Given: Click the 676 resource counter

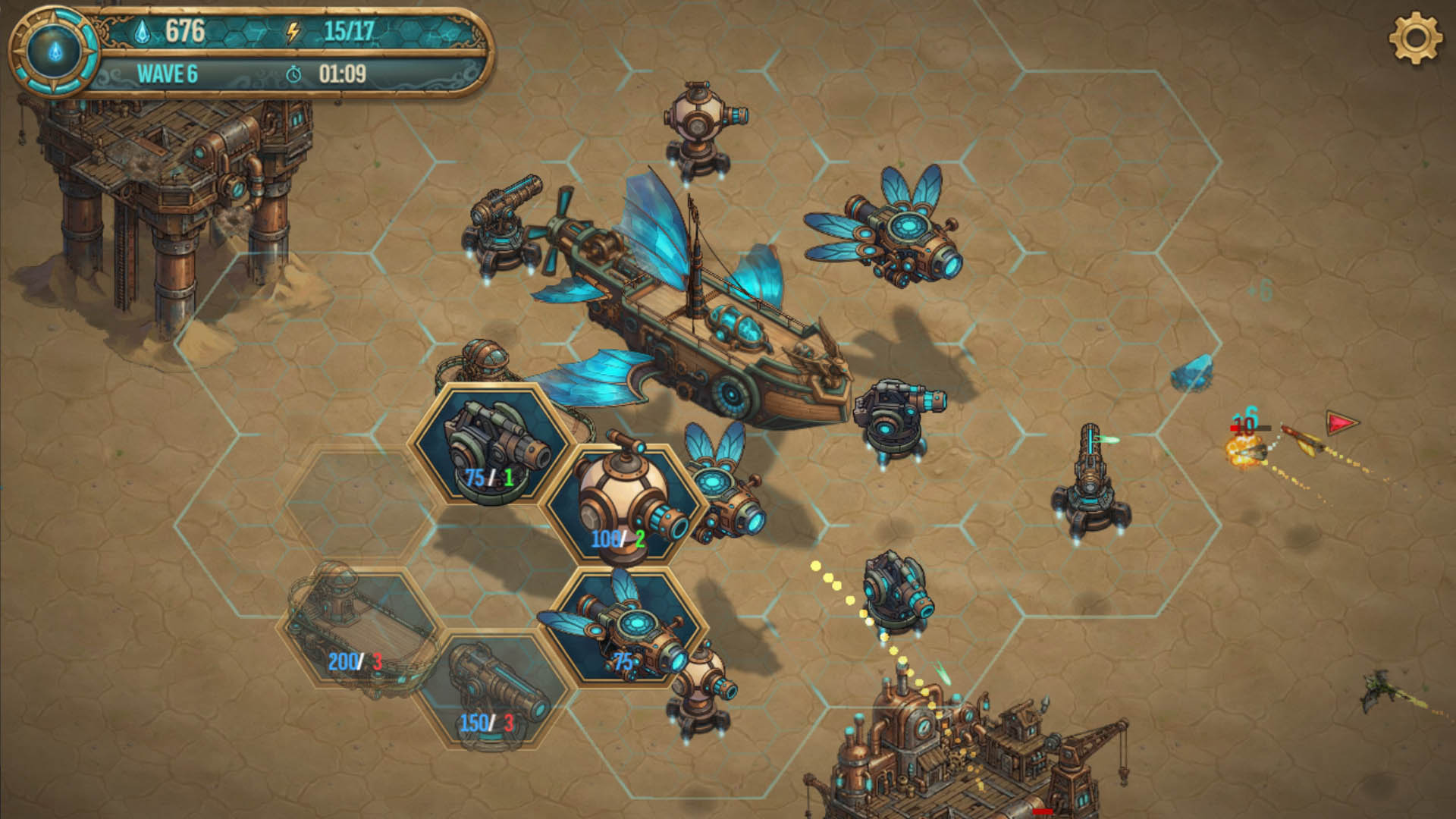Looking at the screenshot, I should pyautogui.click(x=184, y=30).
